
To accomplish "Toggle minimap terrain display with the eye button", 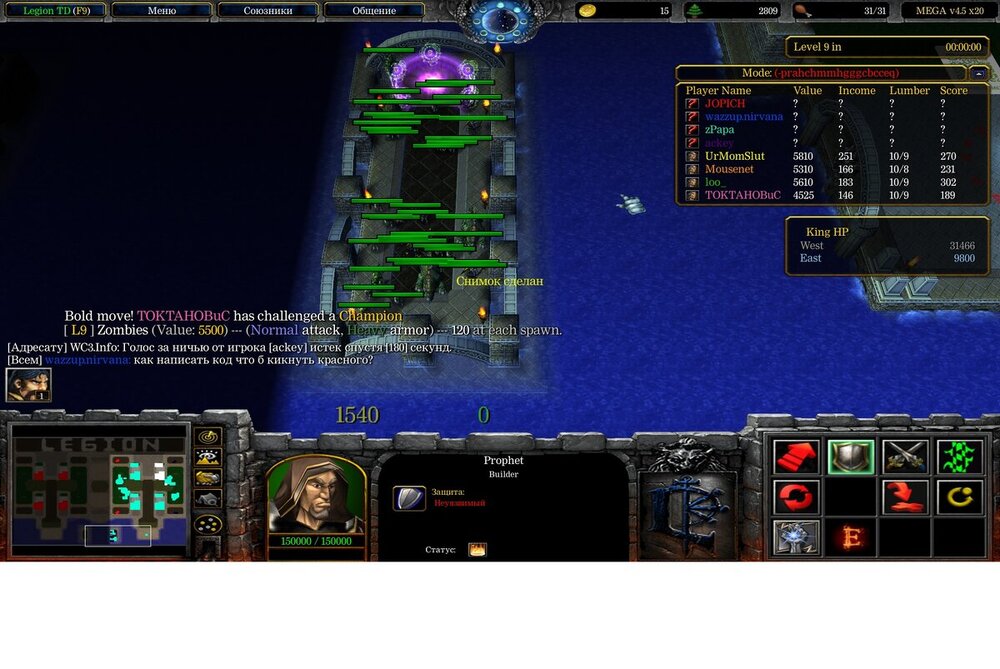I will click(208, 458).
